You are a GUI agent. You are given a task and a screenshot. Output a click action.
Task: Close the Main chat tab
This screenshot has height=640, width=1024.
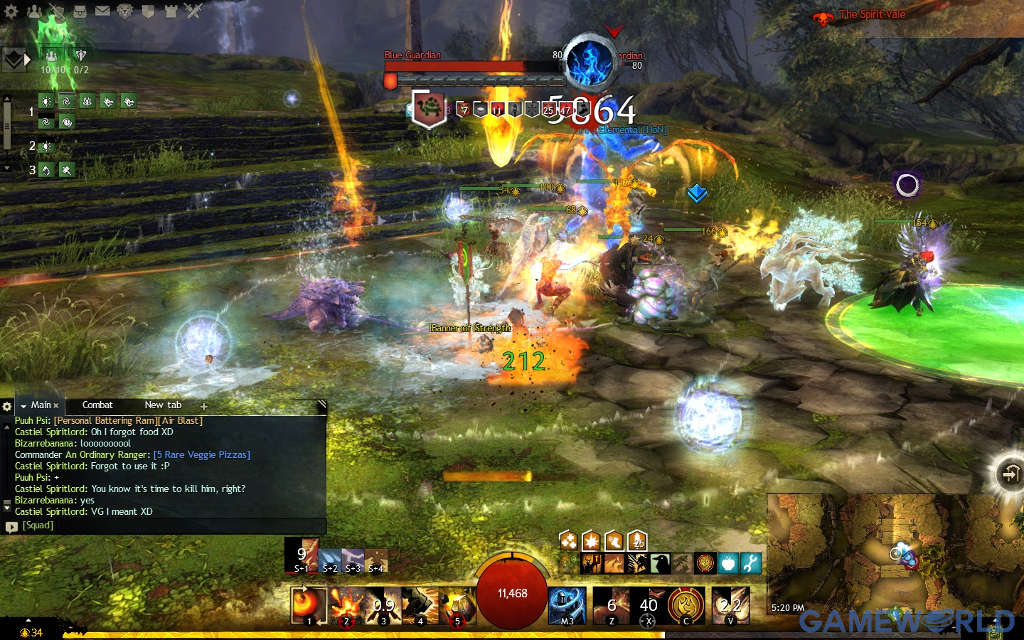(57, 406)
